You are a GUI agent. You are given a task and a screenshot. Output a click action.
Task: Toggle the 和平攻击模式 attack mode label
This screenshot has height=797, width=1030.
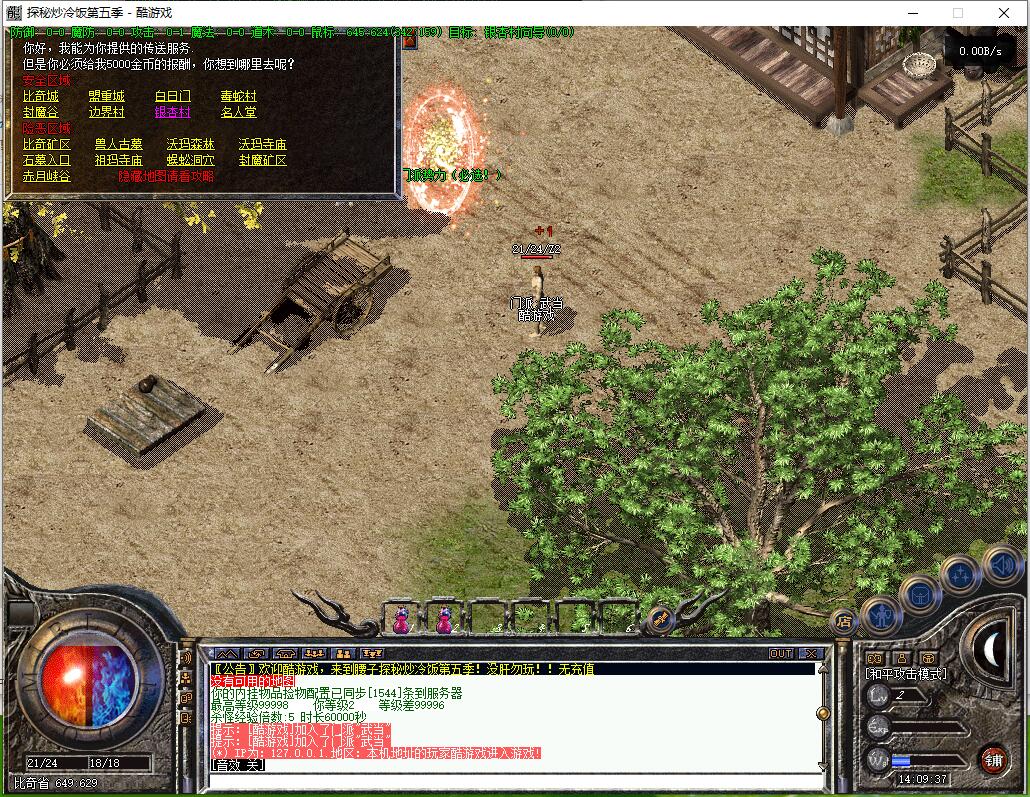click(x=905, y=674)
